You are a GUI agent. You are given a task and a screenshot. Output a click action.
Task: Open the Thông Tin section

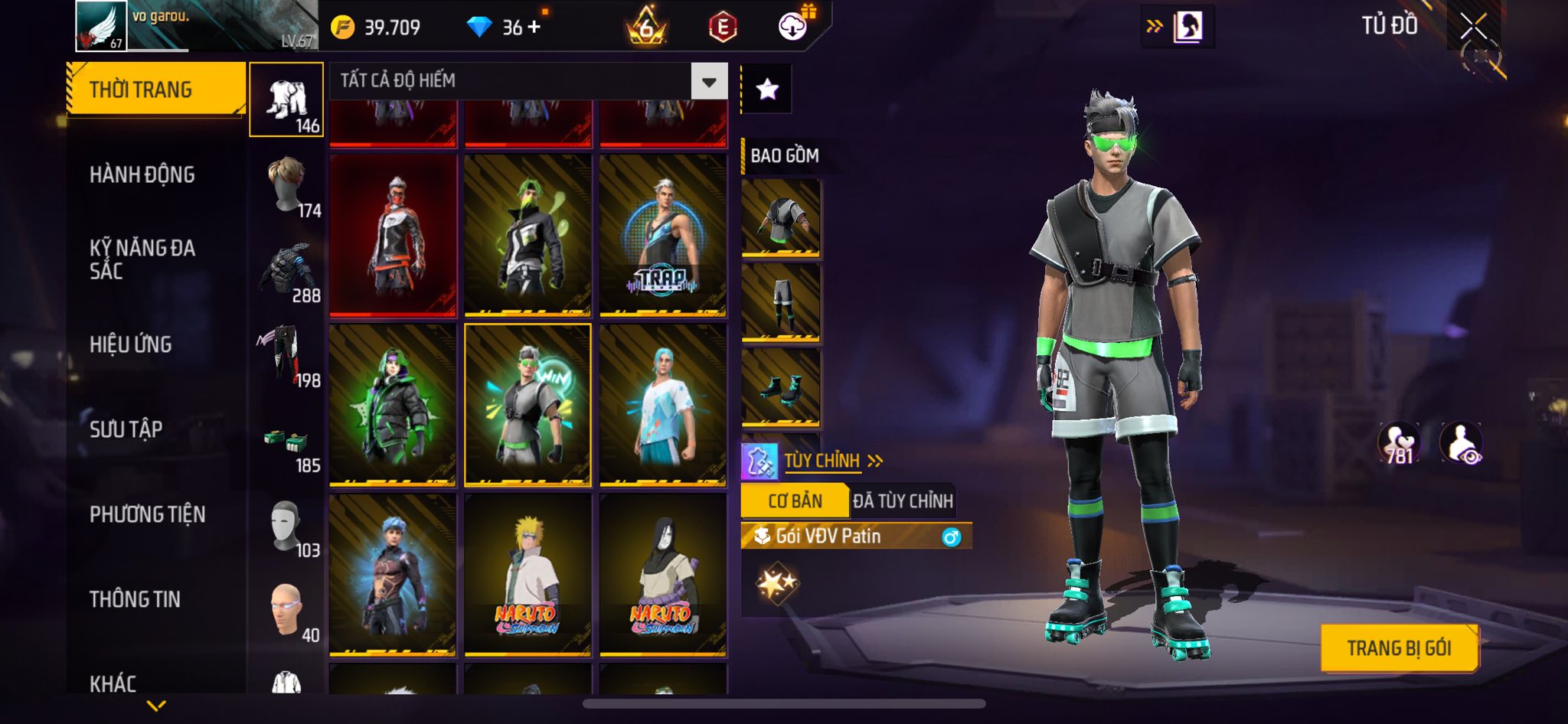[x=136, y=599]
